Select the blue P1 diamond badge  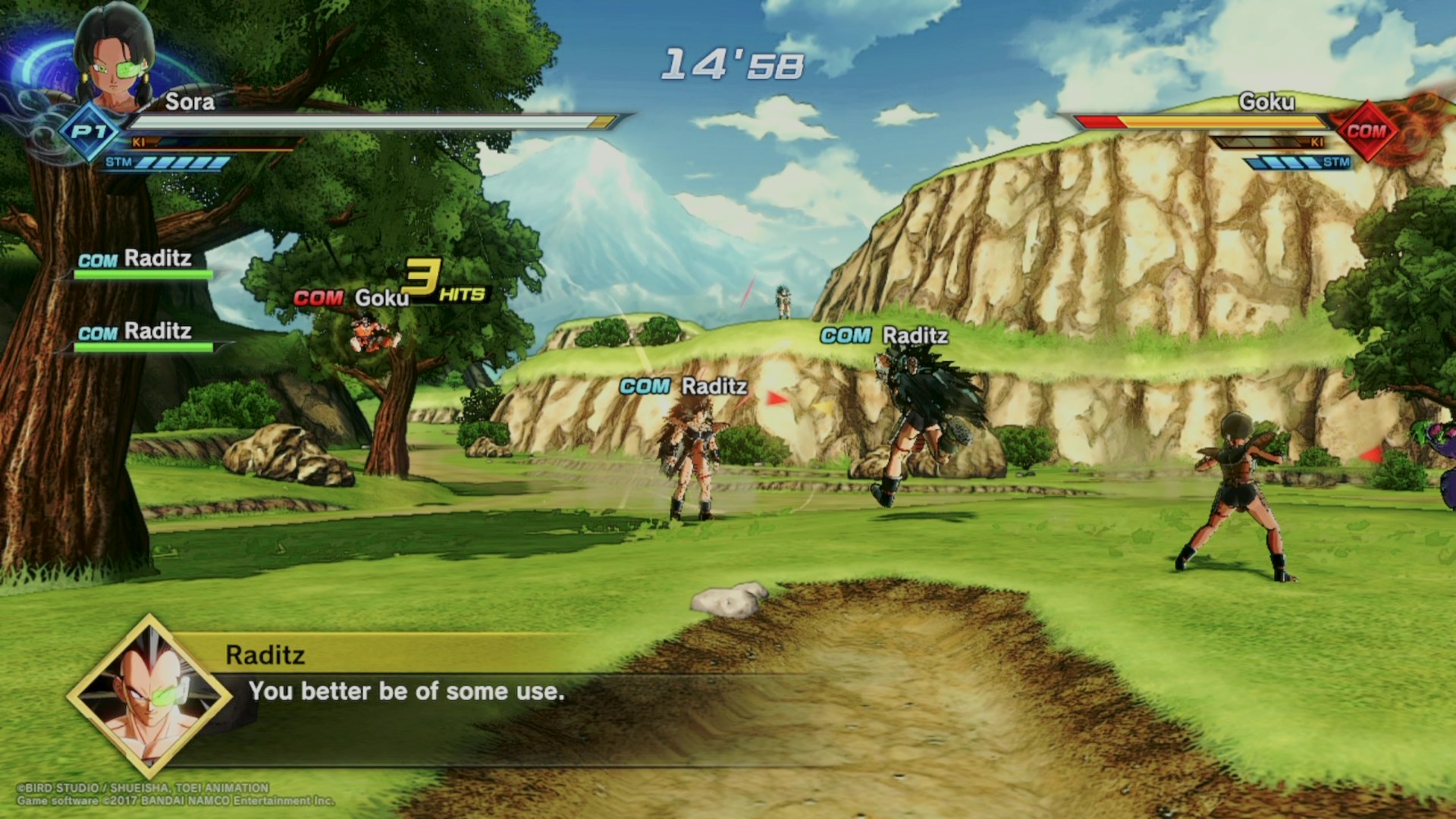coord(89,133)
